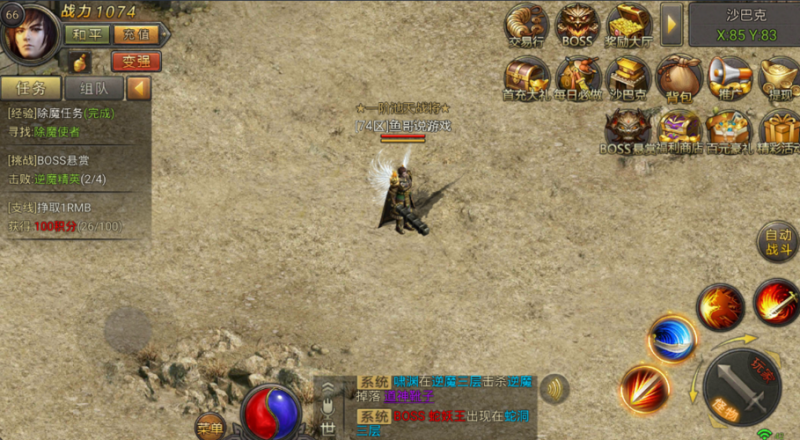Viewport: 800px width, 440px height.
Task: Click the 沙巴克 map location panel
Action: [x=746, y=24]
